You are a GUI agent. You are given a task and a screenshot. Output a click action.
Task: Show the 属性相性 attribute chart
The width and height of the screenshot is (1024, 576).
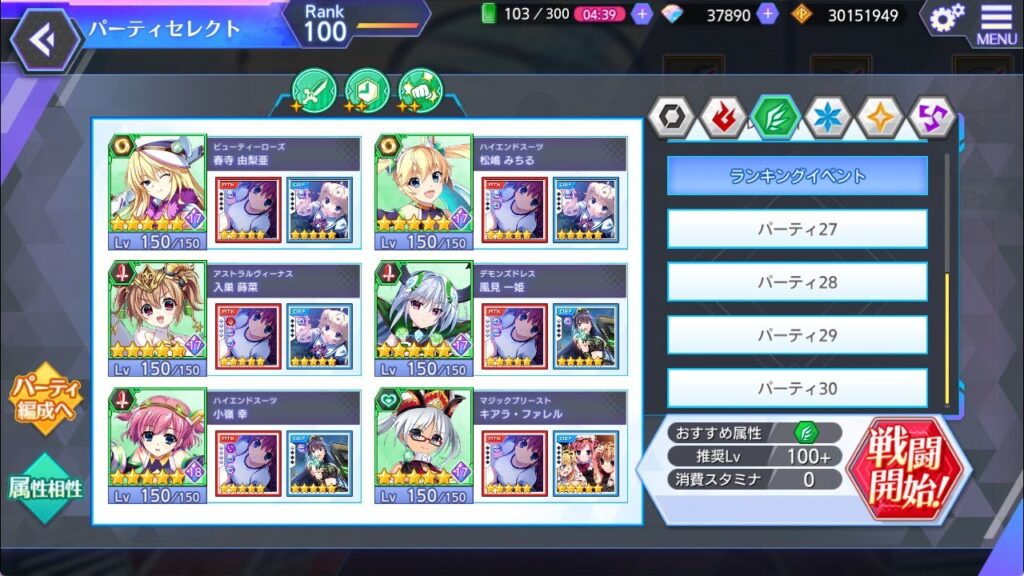[46, 487]
